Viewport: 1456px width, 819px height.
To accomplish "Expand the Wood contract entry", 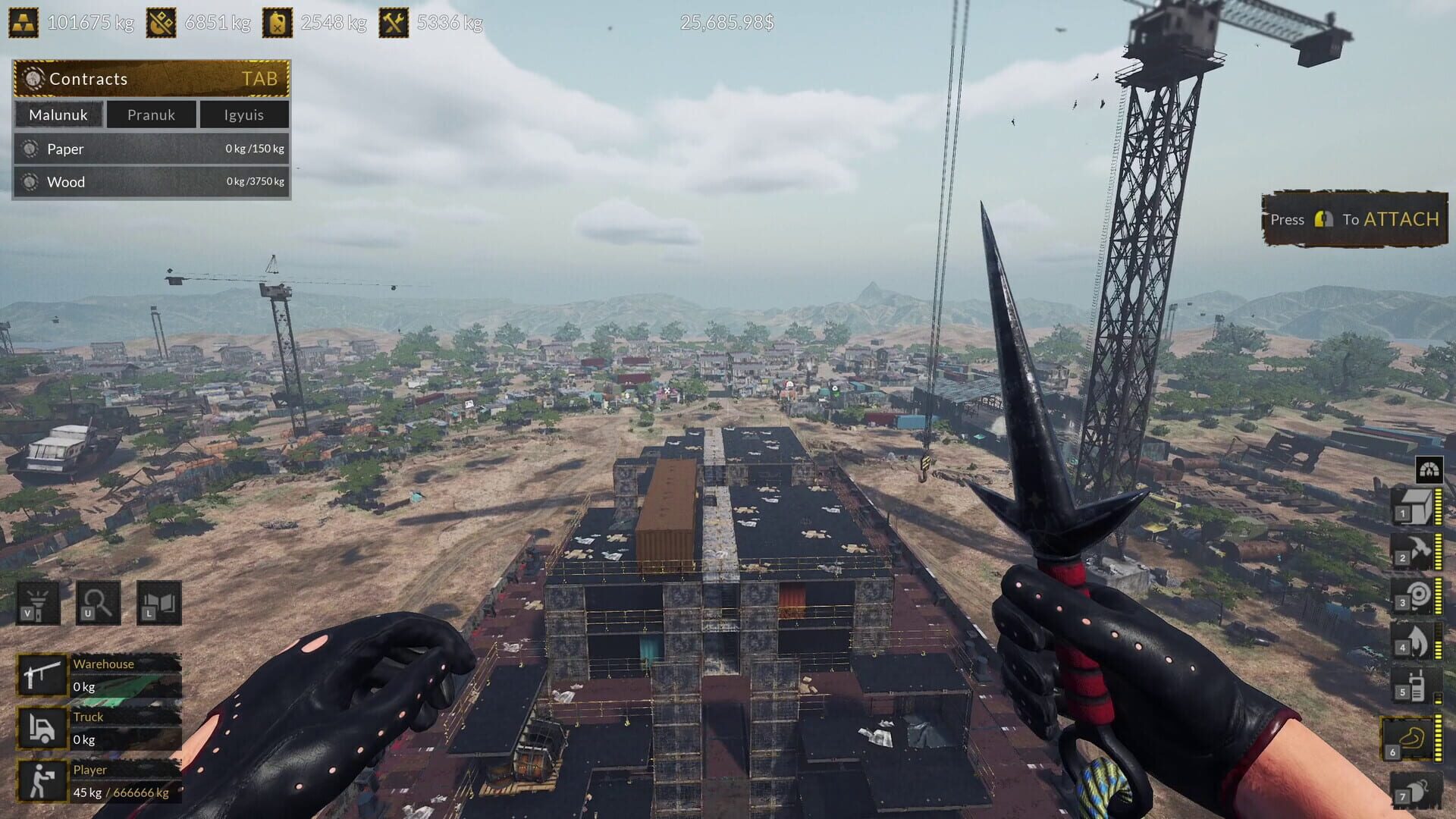I will click(150, 182).
